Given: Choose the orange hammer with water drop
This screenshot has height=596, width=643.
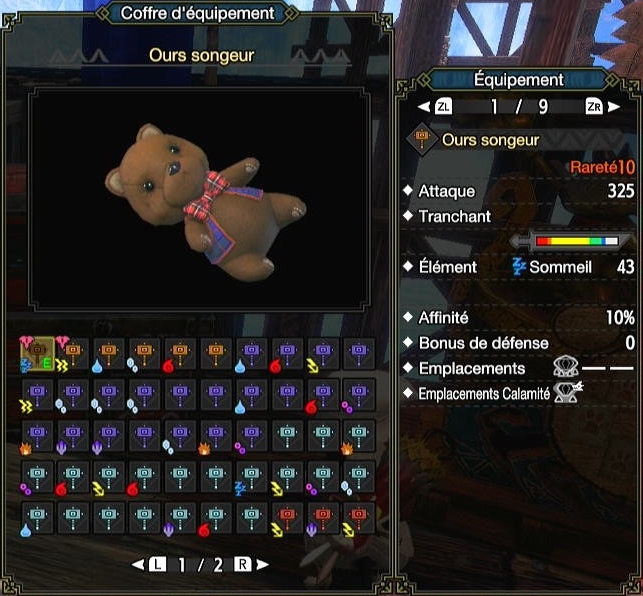Looking at the screenshot, I should [109, 354].
